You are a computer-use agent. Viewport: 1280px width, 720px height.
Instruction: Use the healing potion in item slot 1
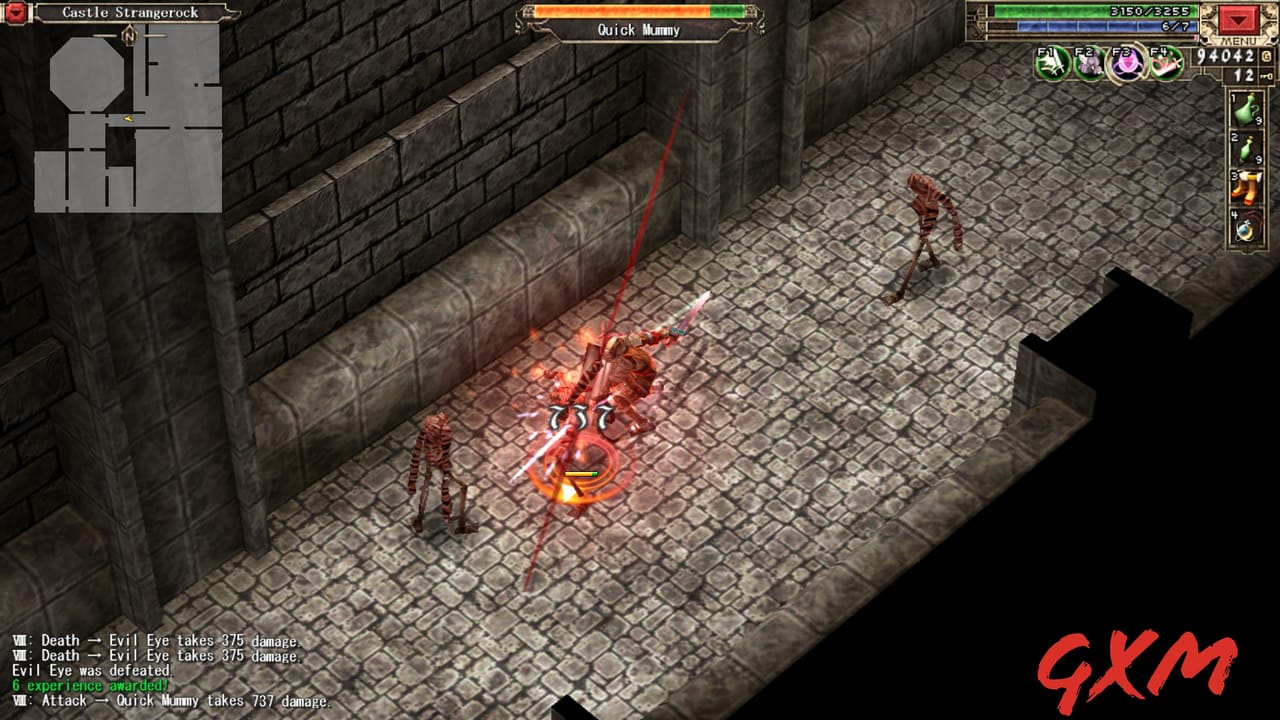tap(1247, 109)
